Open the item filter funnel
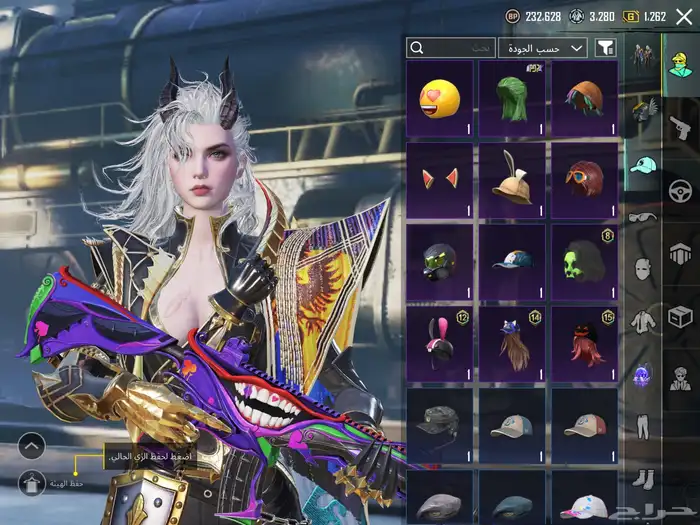The width and height of the screenshot is (700, 525). pos(605,48)
